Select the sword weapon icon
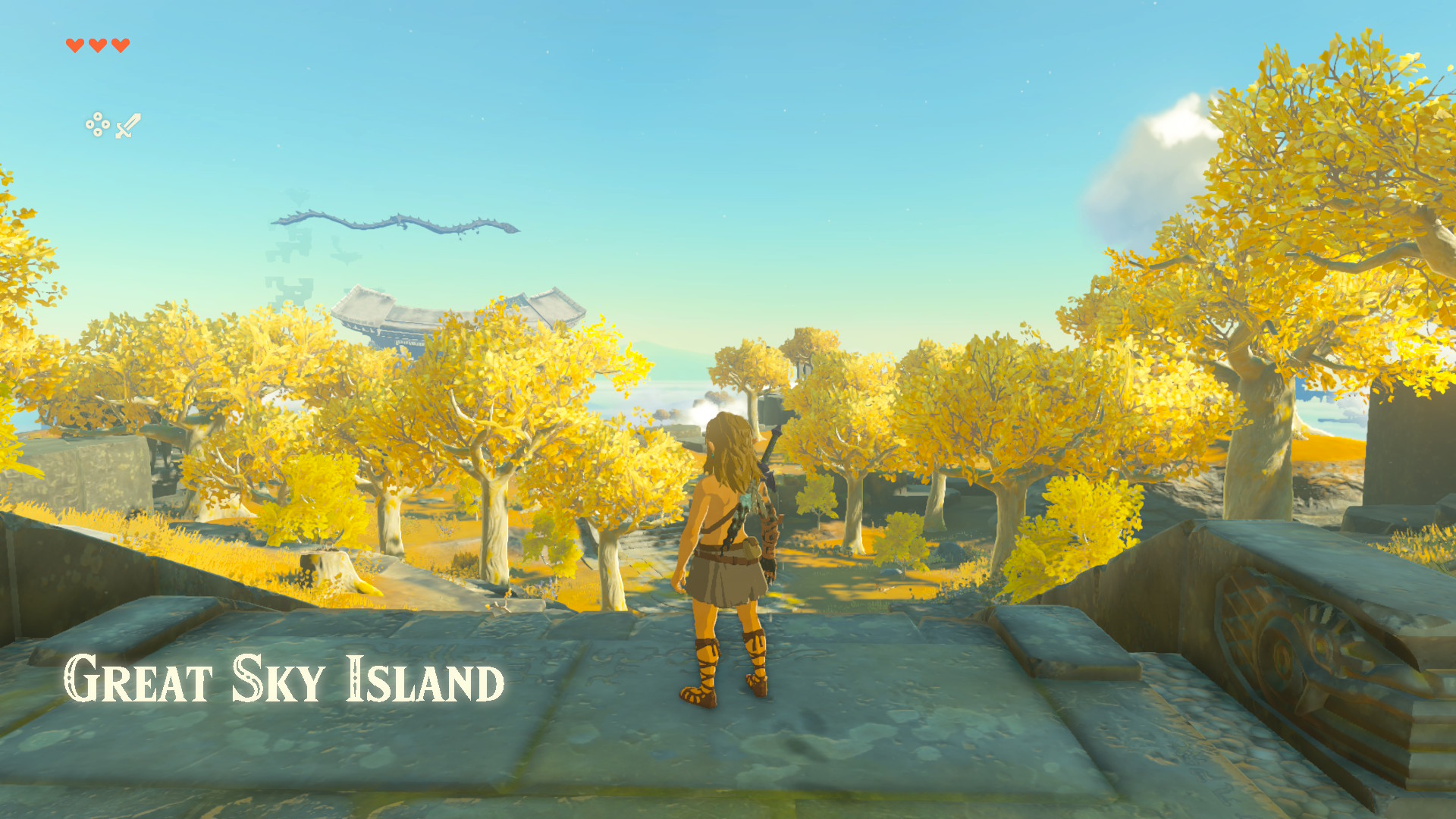Viewport: 1456px width, 819px height. coord(128,126)
